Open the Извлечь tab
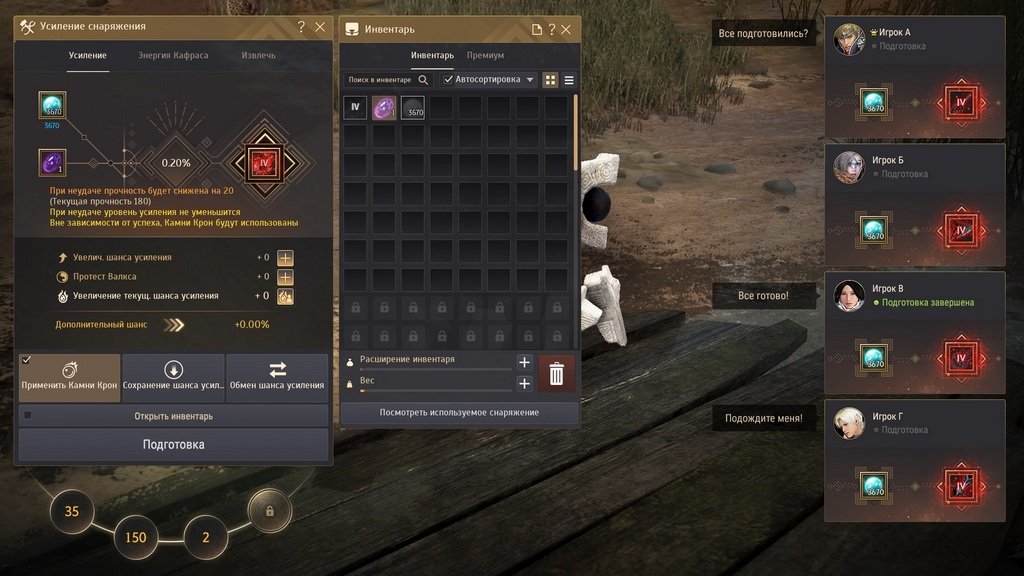1024x576 pixels. coord(258,56)
